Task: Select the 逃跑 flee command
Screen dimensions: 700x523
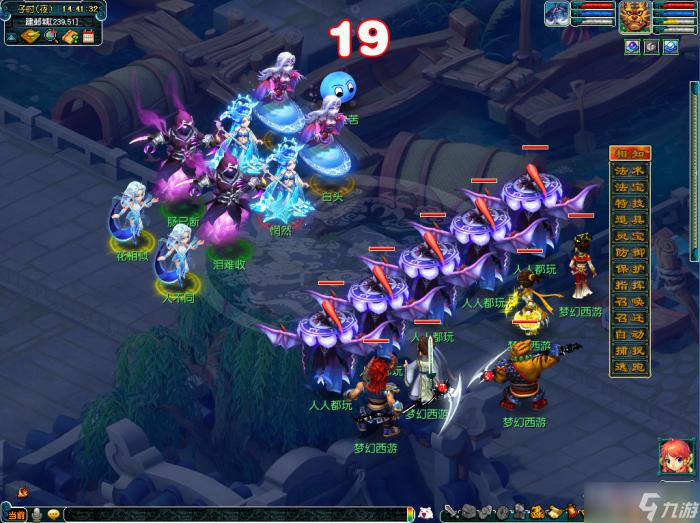Action: (x=628, y=366)
